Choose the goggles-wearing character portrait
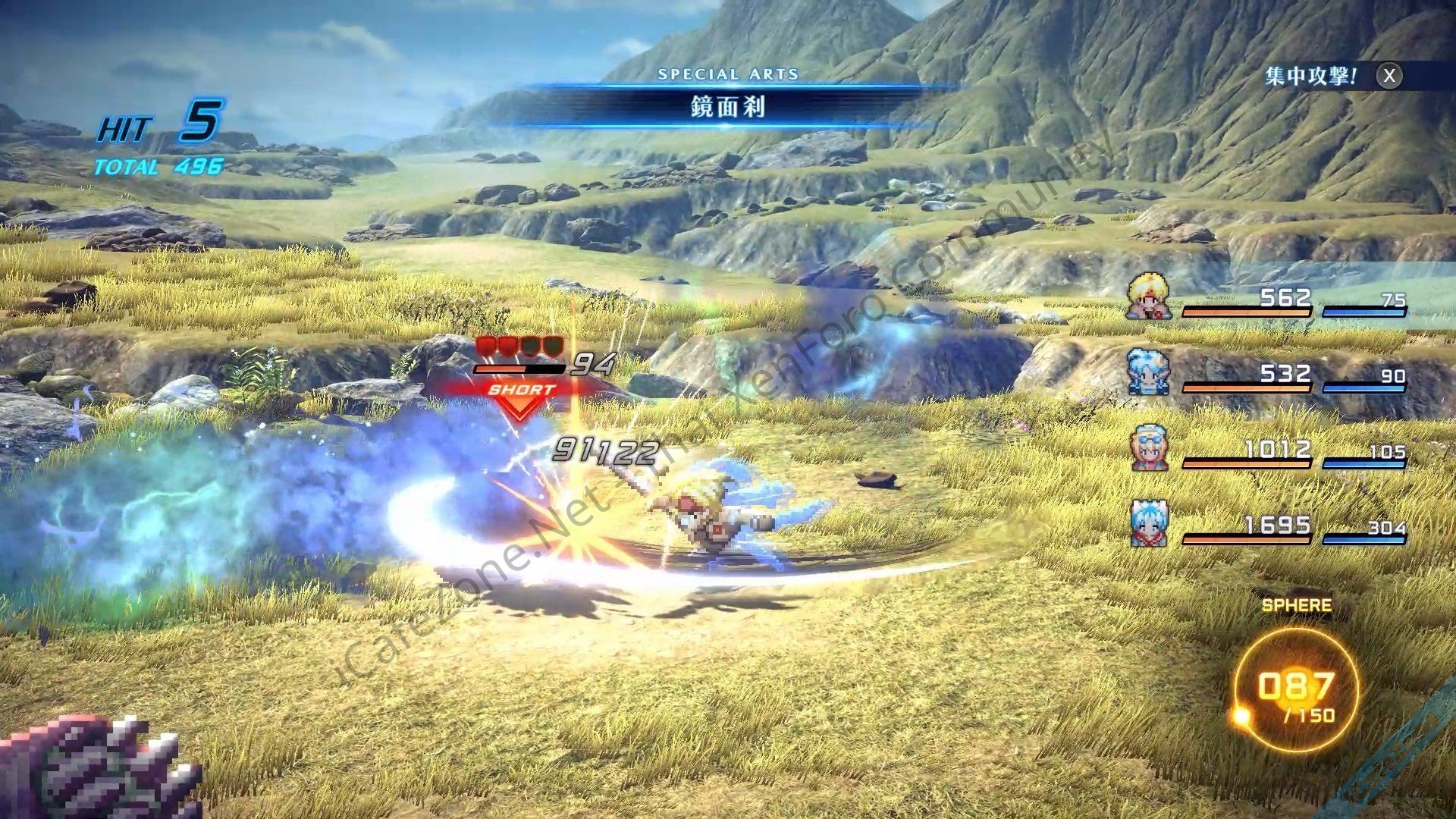 pos(1149,448)
